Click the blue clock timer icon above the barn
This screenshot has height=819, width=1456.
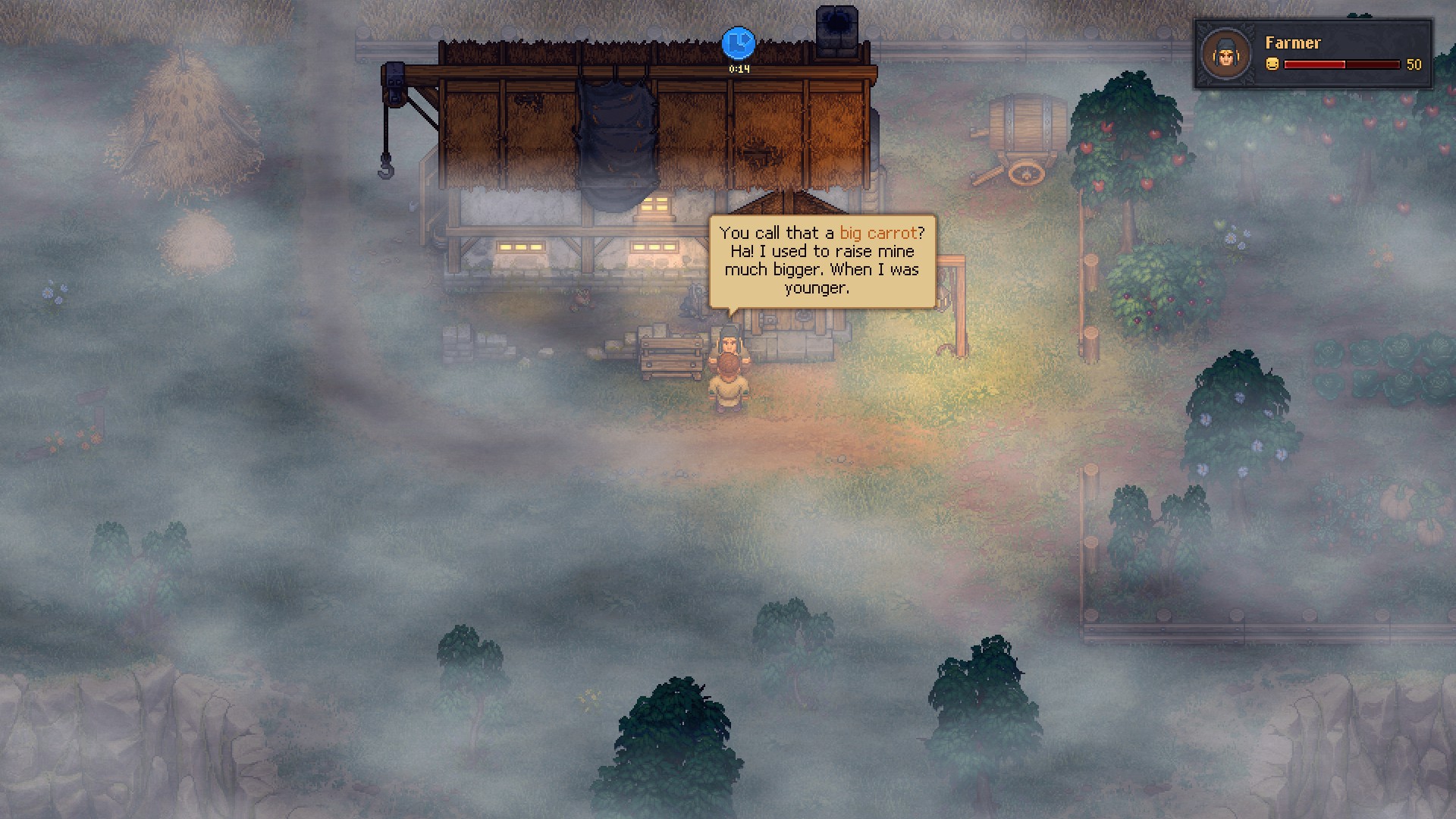coord(738,44)
